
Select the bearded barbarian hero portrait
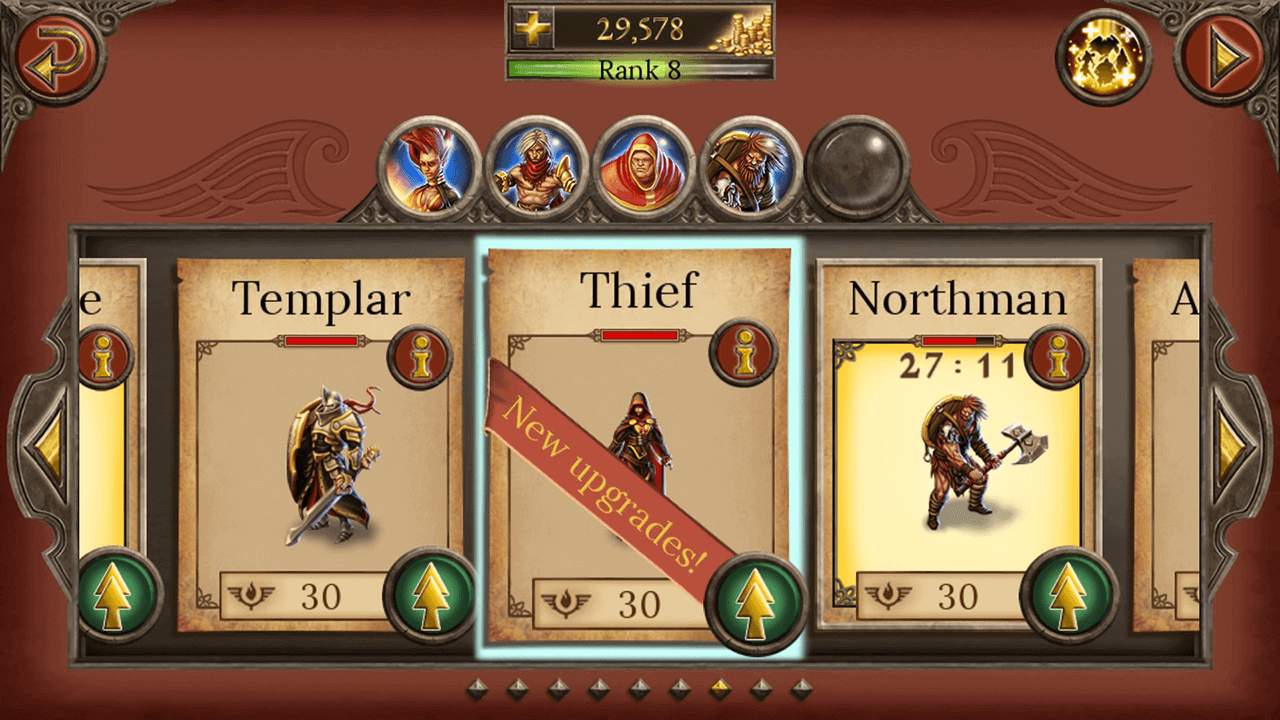pyautogui.click(x=750, y=168)
